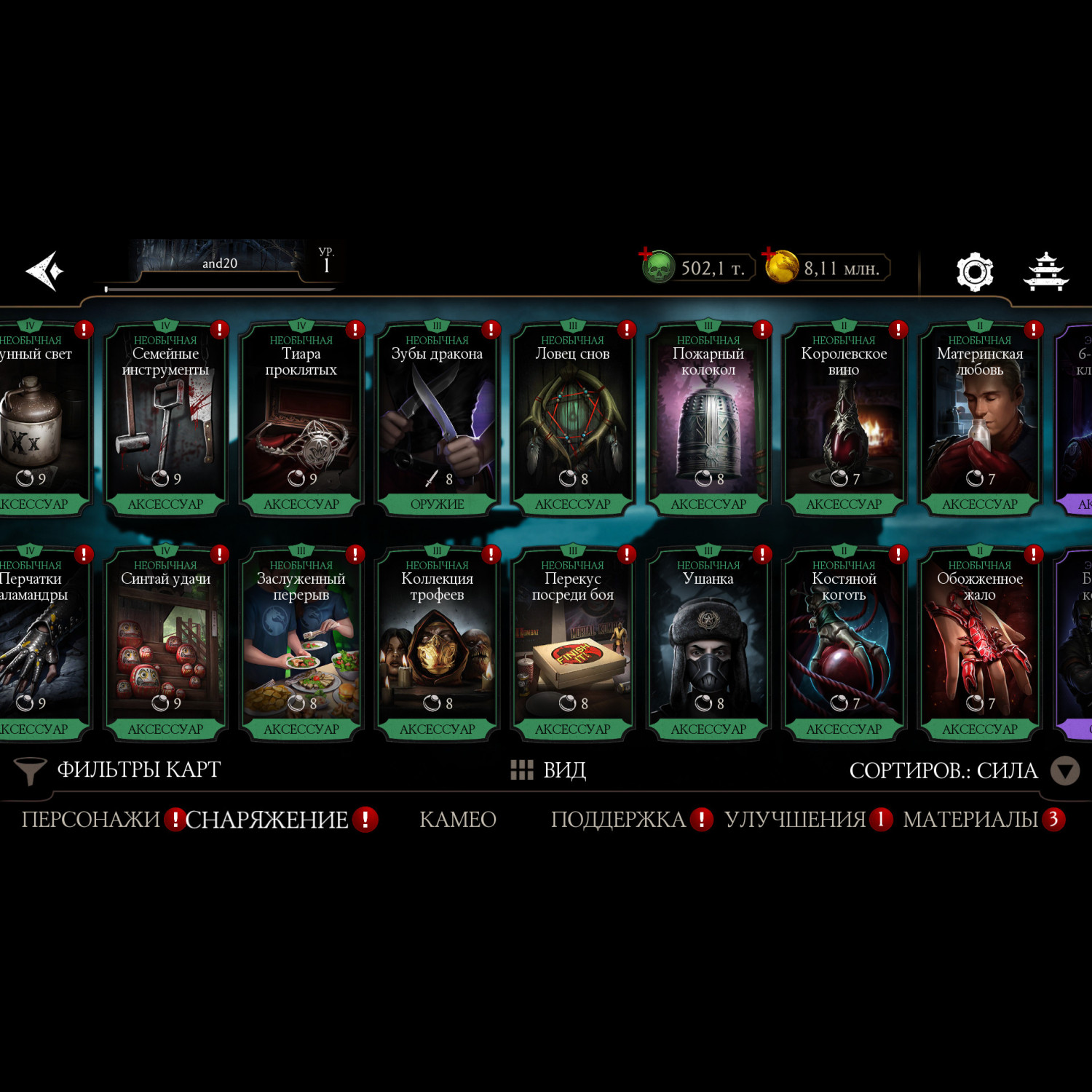Select the Семейные инструменты card
Screen dimensions: 1092x1092
click(165, 419)
